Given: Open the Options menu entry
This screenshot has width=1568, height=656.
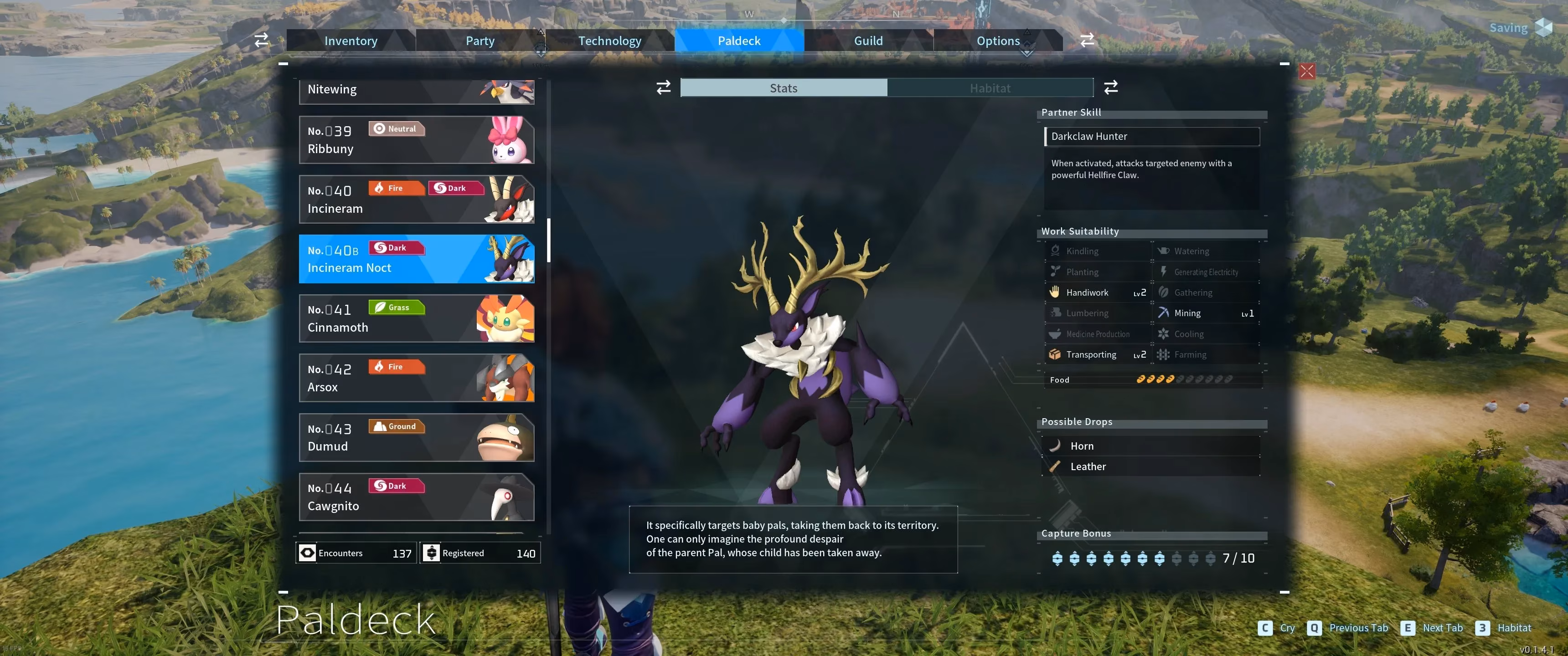Looking at the screenshot, I should pyautogui.click(x=998, y=40).
